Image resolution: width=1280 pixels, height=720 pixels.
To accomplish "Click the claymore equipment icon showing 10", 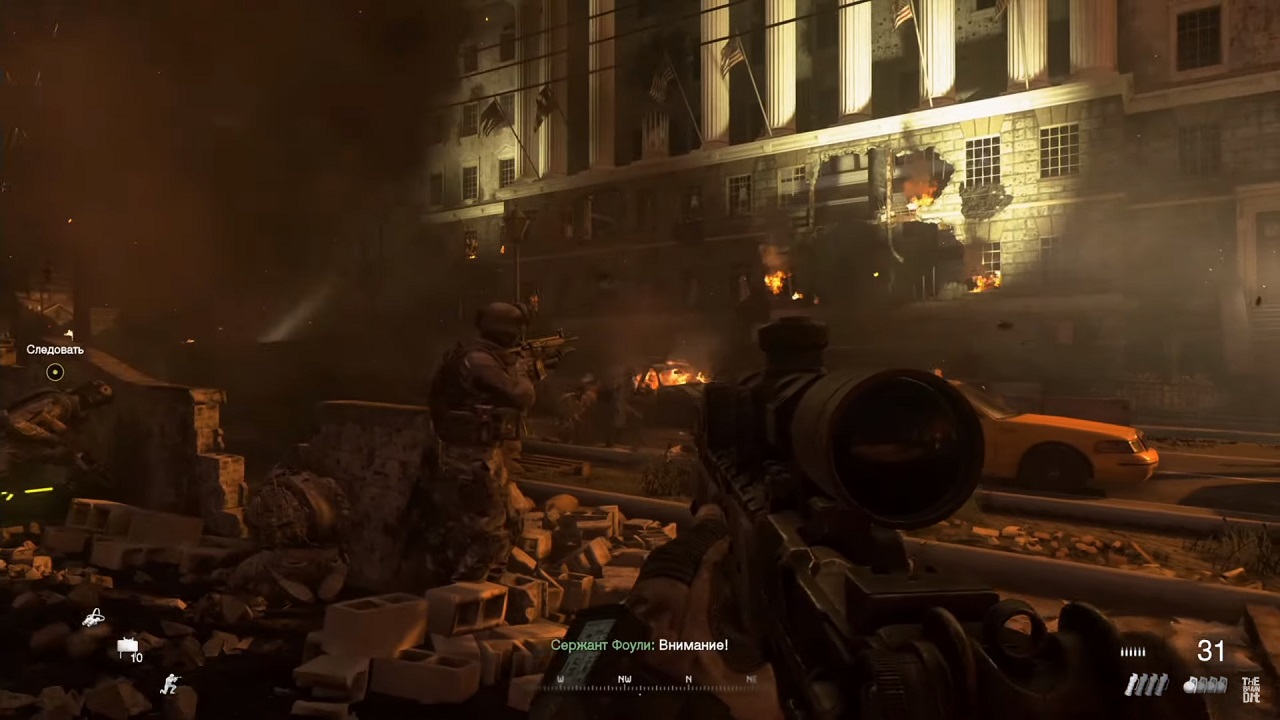I will (x=127, y=643).
